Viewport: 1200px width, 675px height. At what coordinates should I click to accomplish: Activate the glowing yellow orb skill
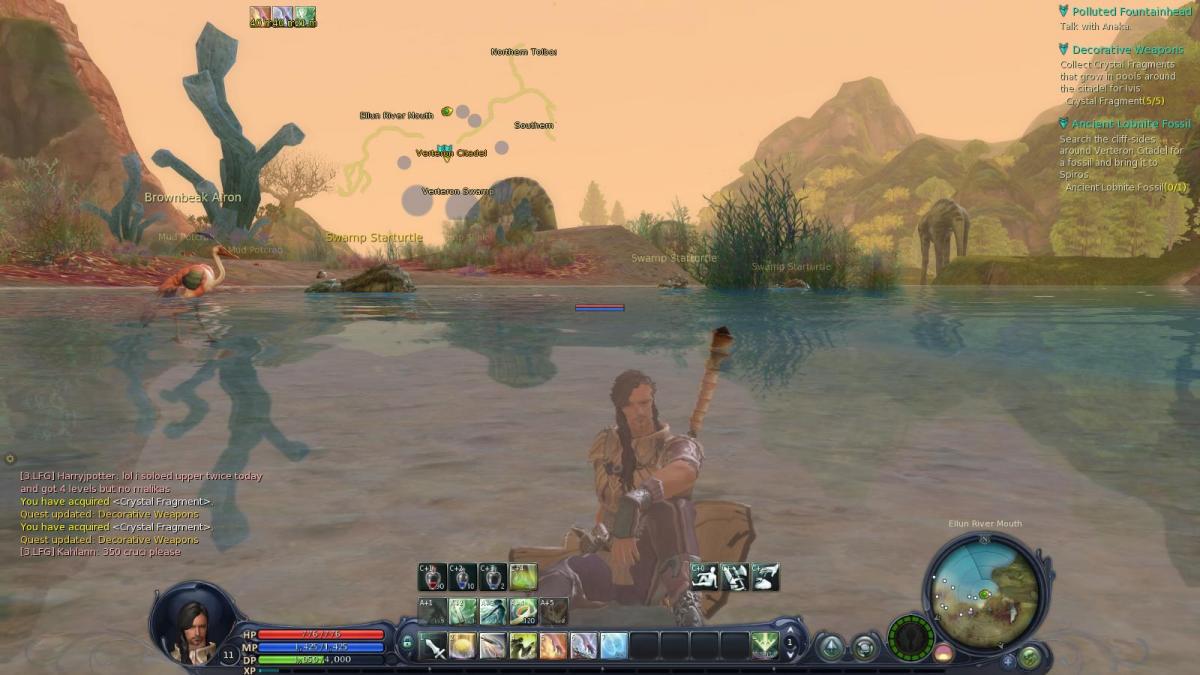[x=463, y=646]
